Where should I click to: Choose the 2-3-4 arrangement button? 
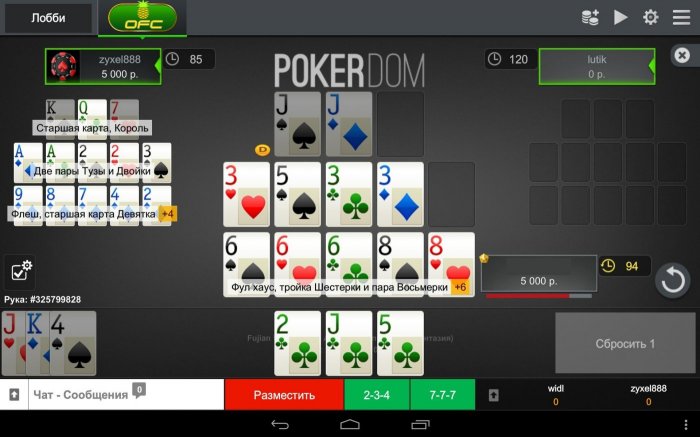click(x=377, y=395)
